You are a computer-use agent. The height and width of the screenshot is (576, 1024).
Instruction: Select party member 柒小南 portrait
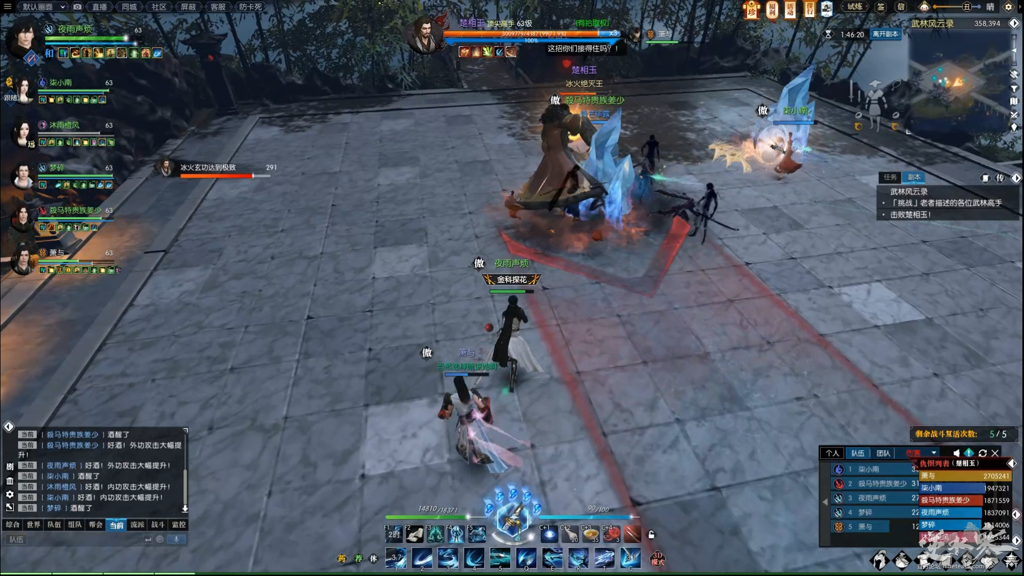point(22,90)
